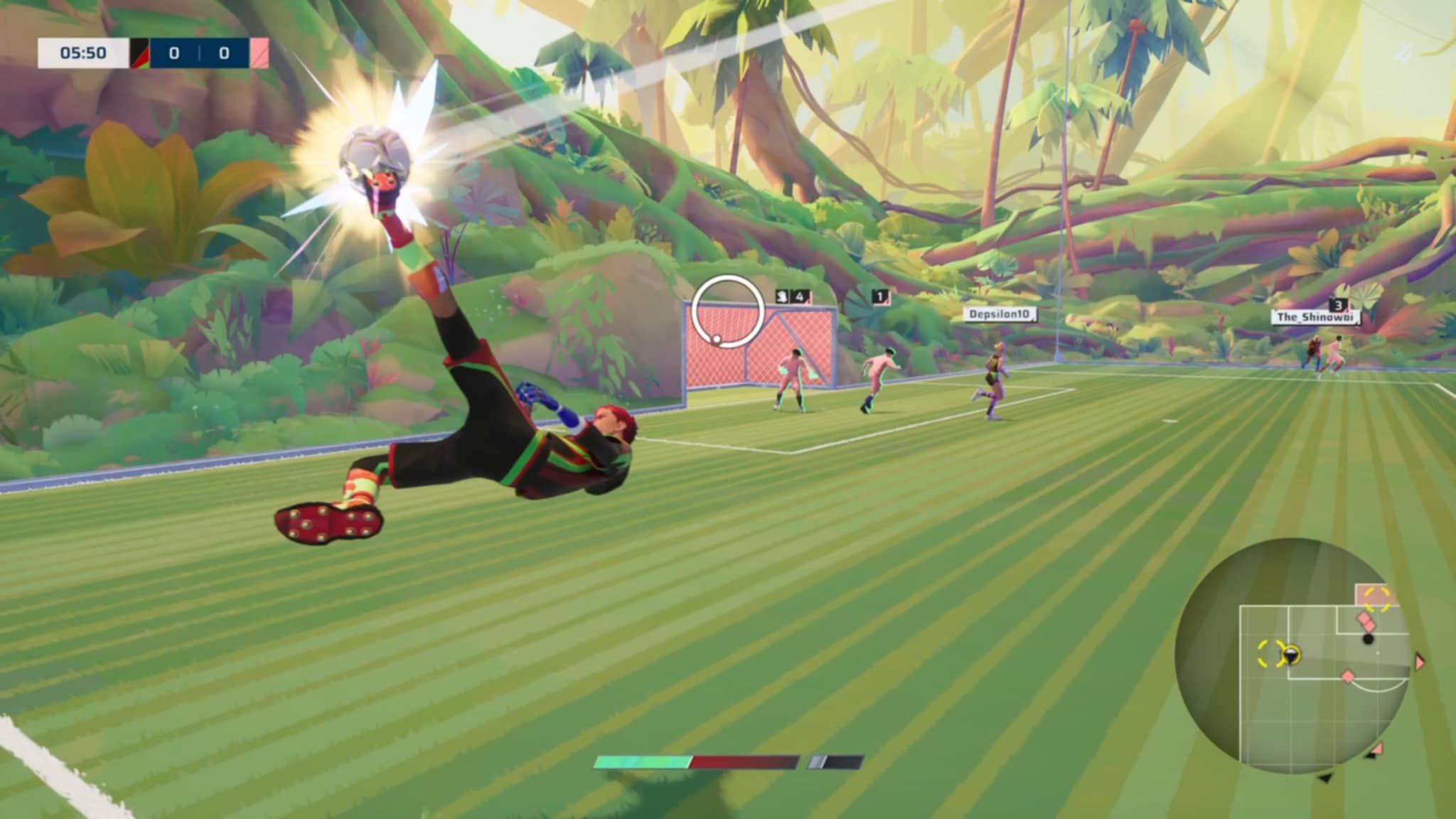Select the Depsilon10 player name tag
The image size is (1456, 819).
click(999, 314)
